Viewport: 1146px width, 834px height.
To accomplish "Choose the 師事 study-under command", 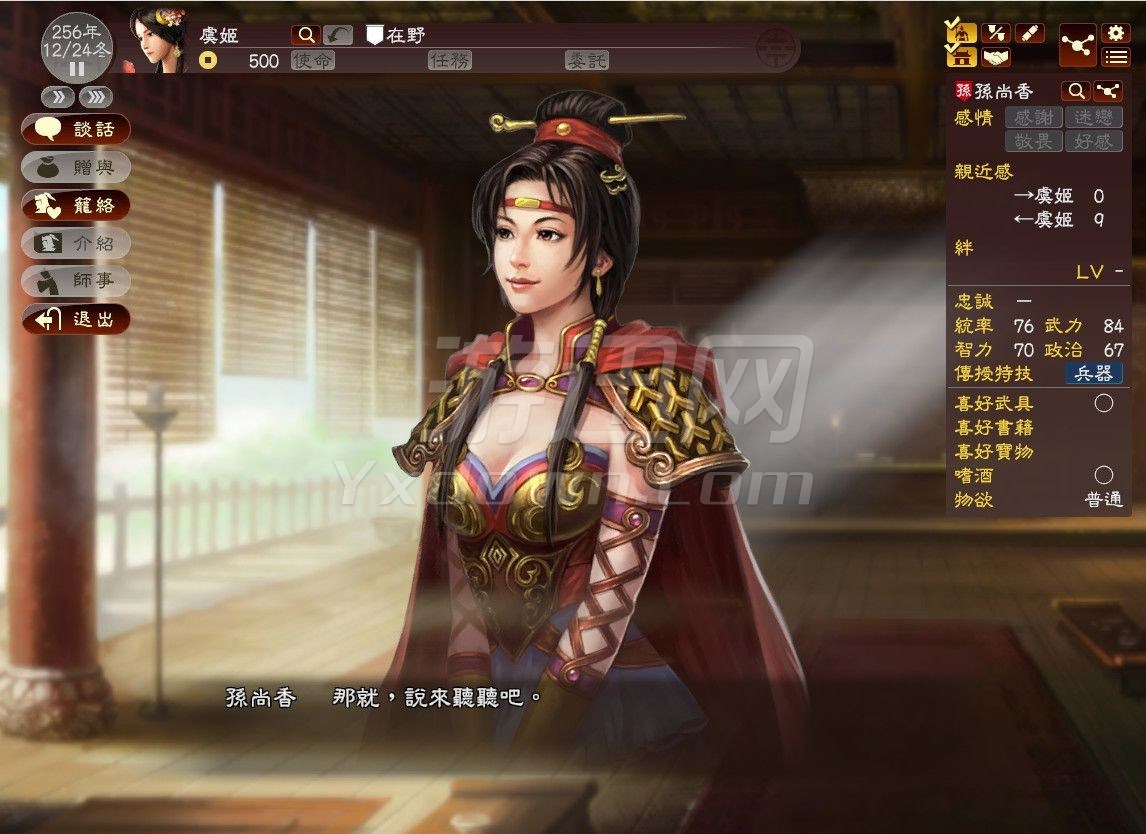I will (x=76, y=281).
